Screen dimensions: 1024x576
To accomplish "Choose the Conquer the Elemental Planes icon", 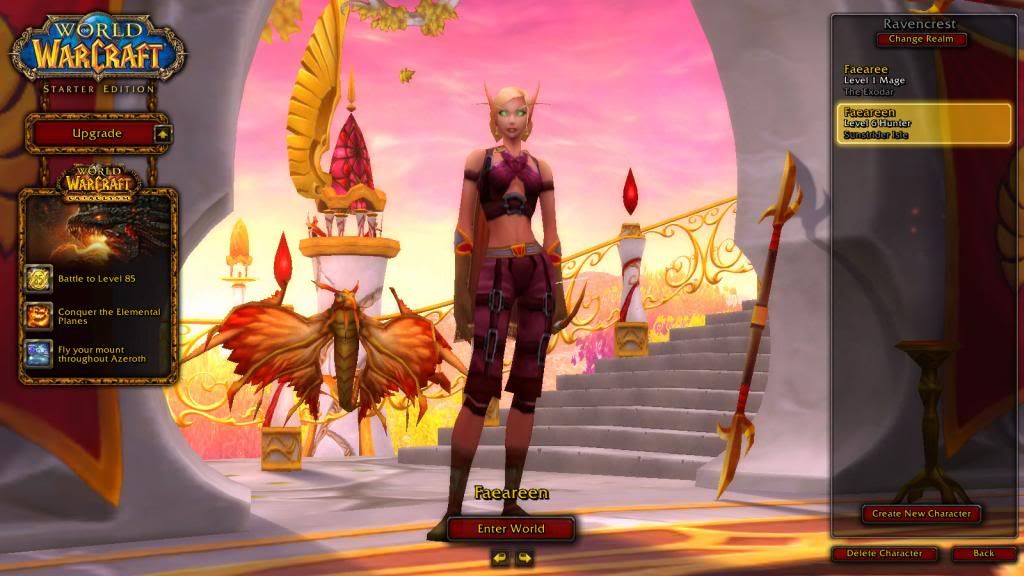I will pos(39,316).
